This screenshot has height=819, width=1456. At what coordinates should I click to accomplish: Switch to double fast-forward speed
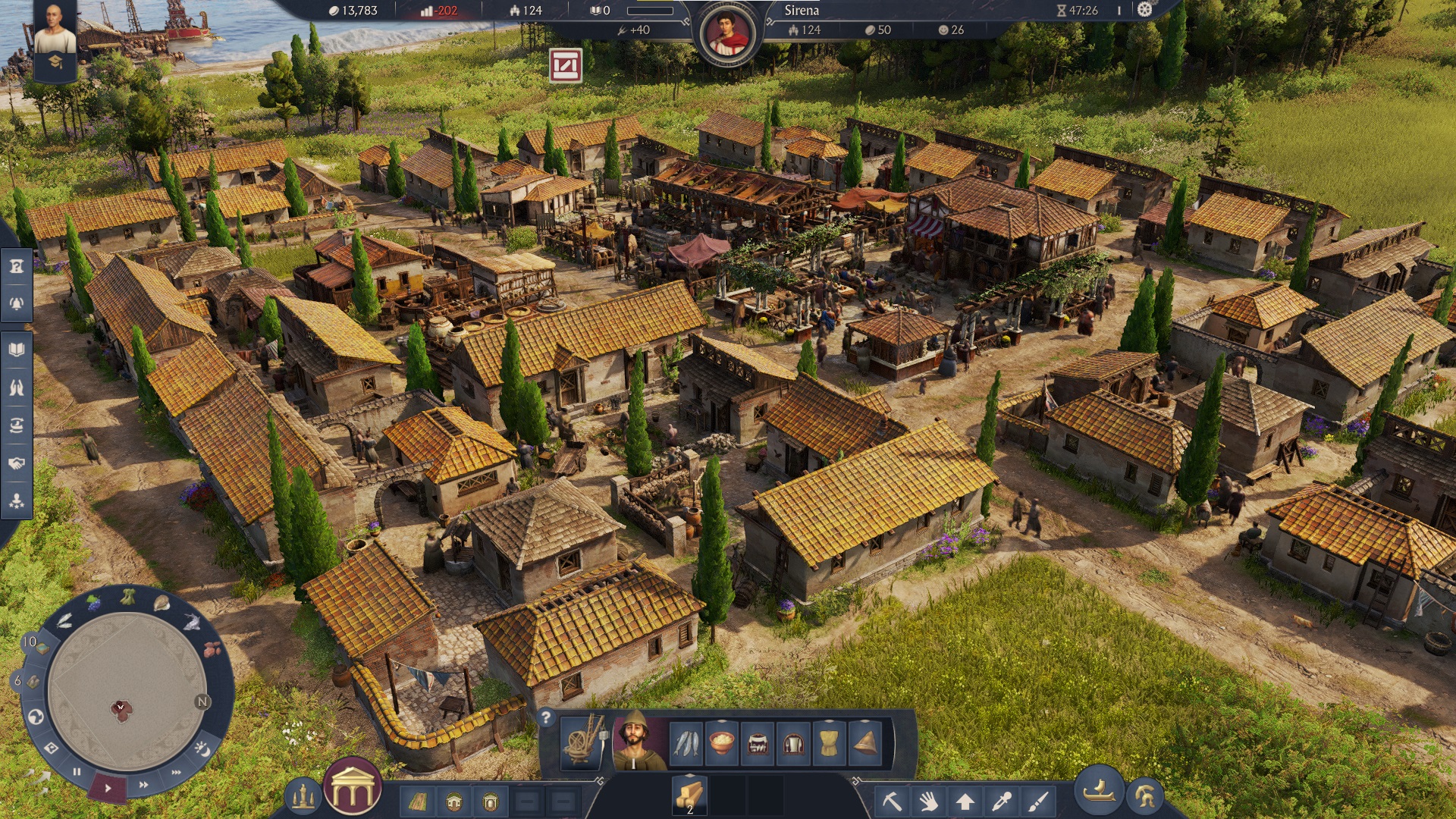[x=143, y=785]
